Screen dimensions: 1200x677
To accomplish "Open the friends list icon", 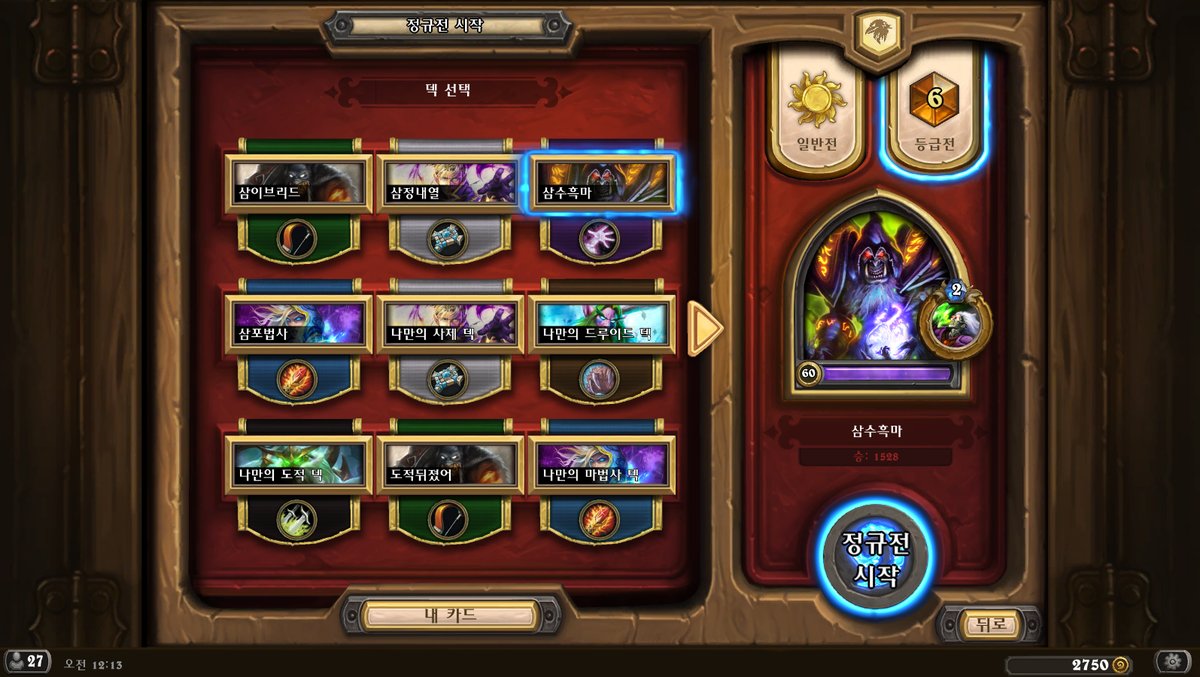I will (27, 661).
